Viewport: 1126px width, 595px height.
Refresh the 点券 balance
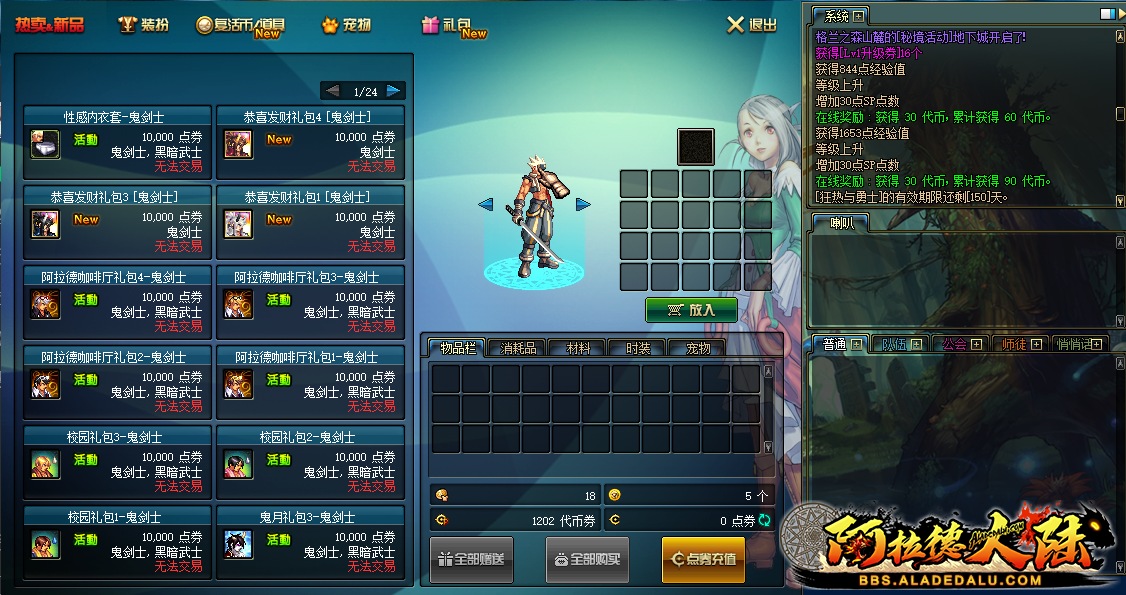pos(765,520)
